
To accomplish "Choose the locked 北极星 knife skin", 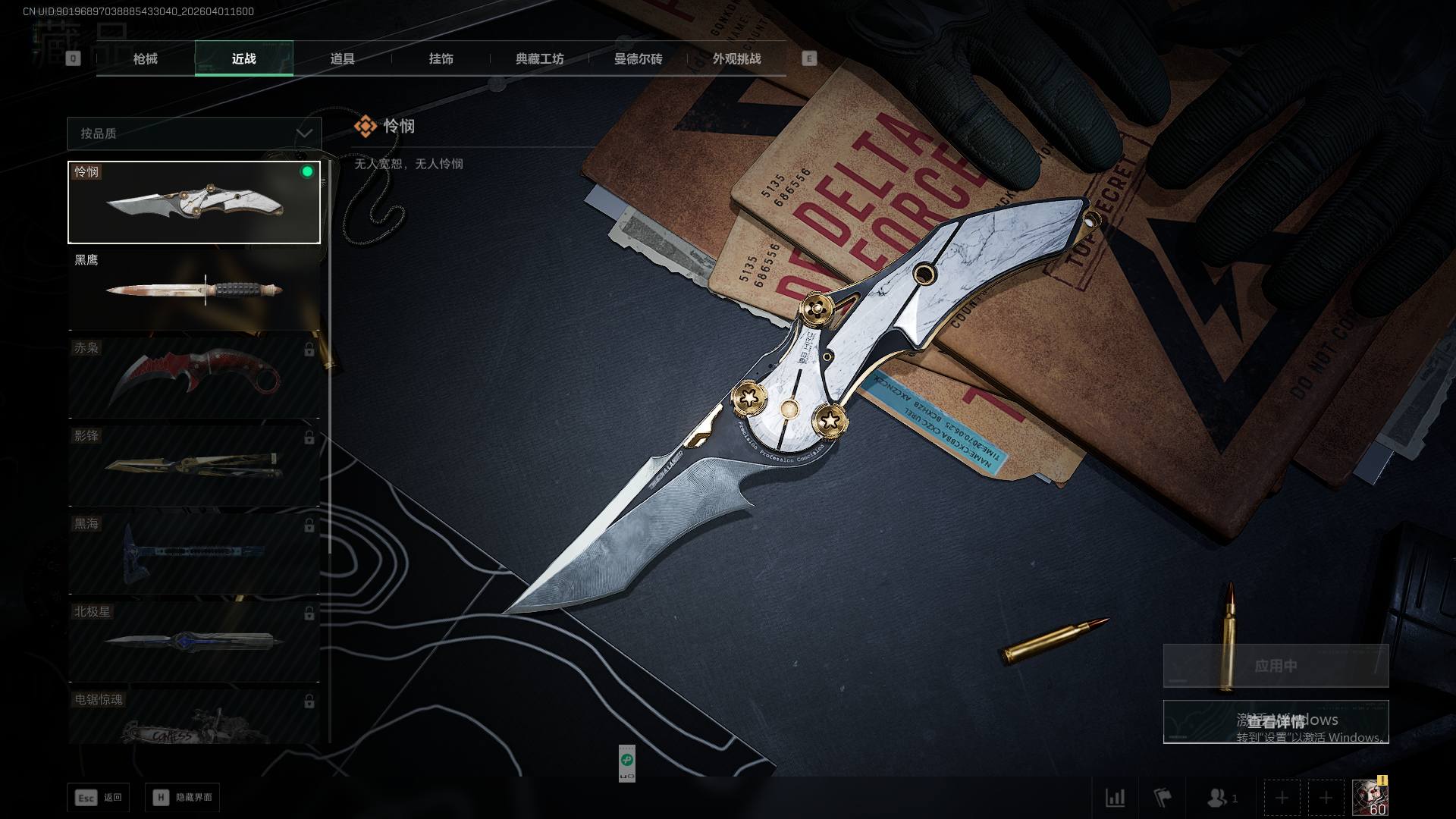I will click(x=194, y=642).
